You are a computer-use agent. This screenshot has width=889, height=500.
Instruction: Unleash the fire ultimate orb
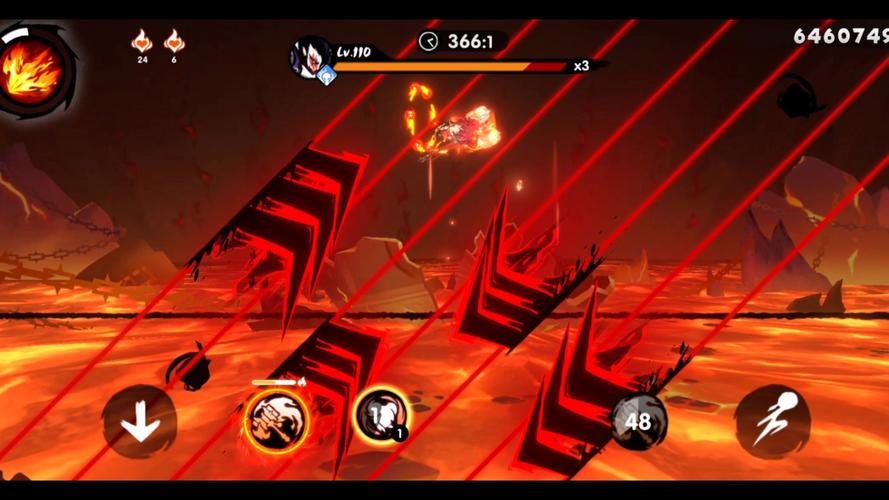click(34, 68)
